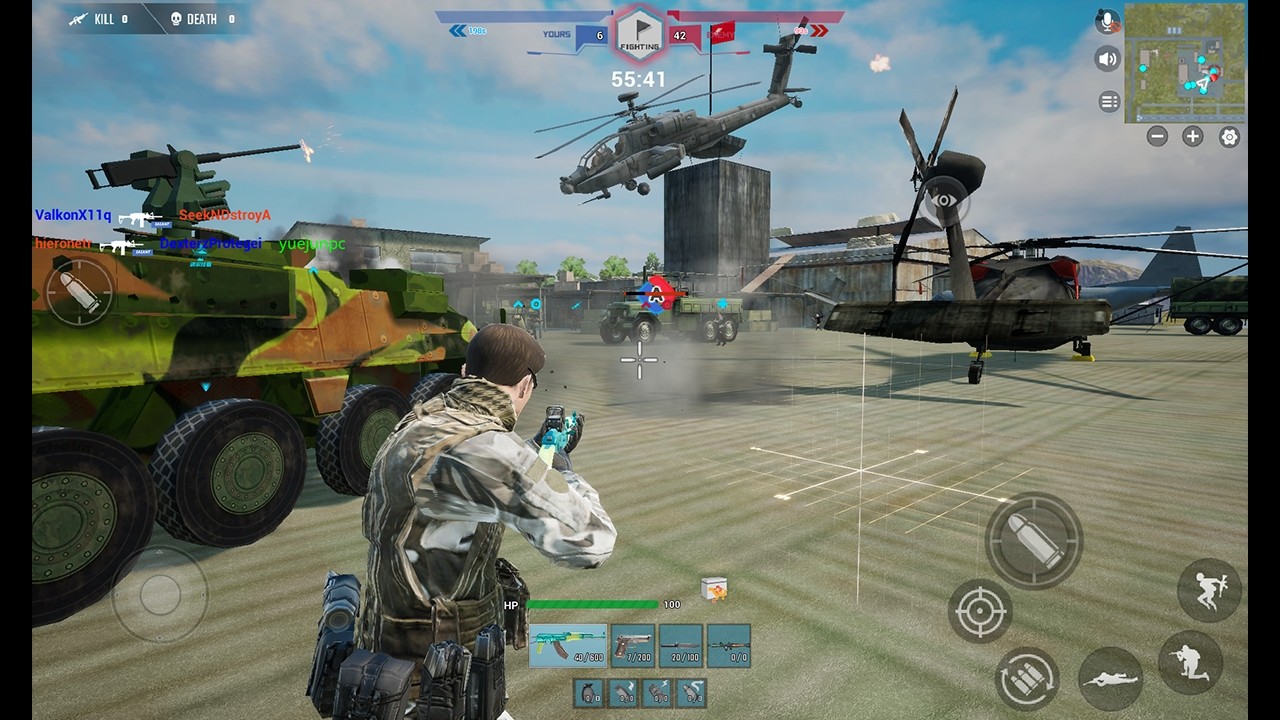Reload using the circular bullets button
The height and width of the screenshot is (720, 1280).
pyautogui.click(x=1027, y=678)
